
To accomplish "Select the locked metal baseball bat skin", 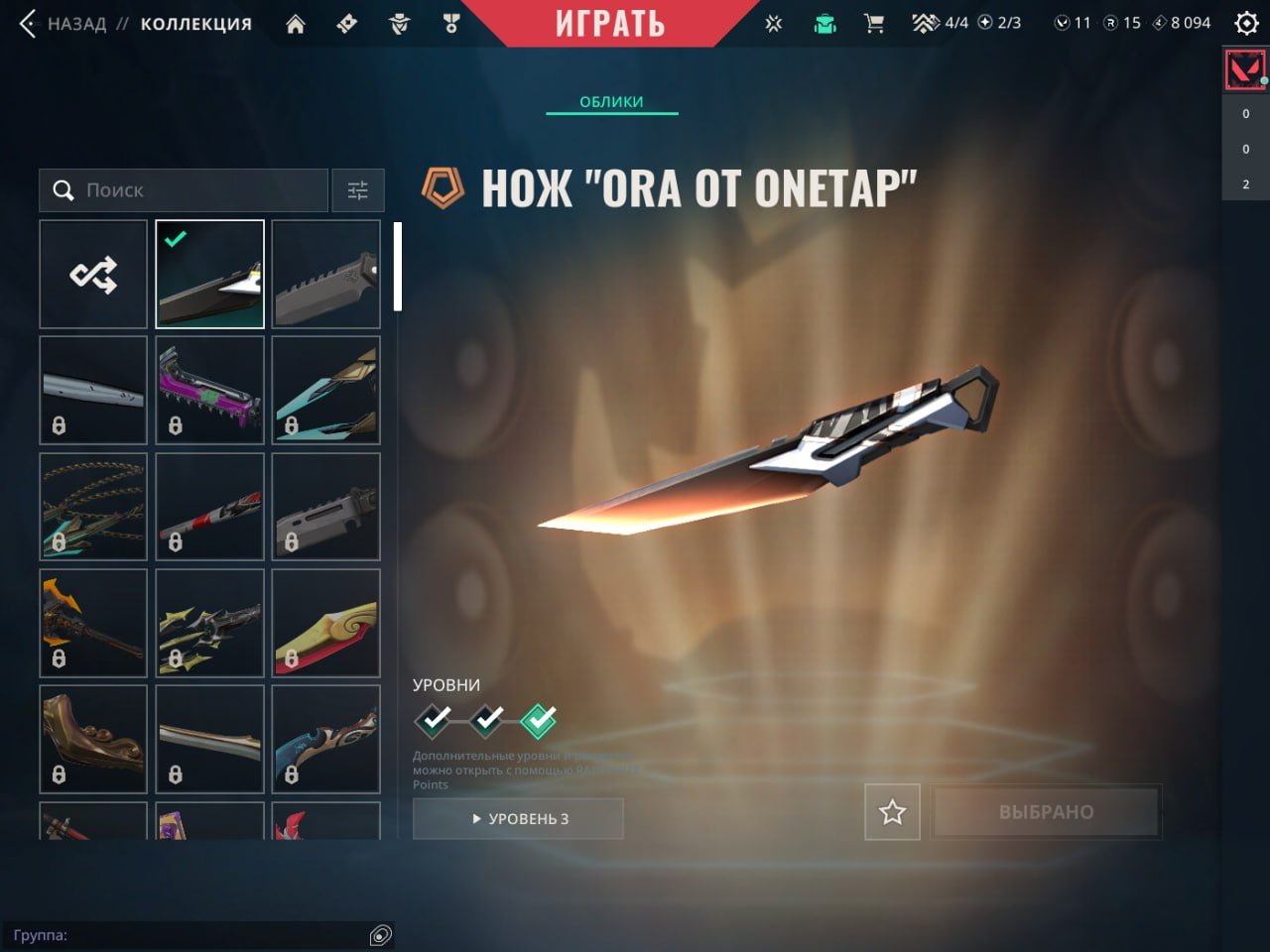I will (x=93, y=391).
